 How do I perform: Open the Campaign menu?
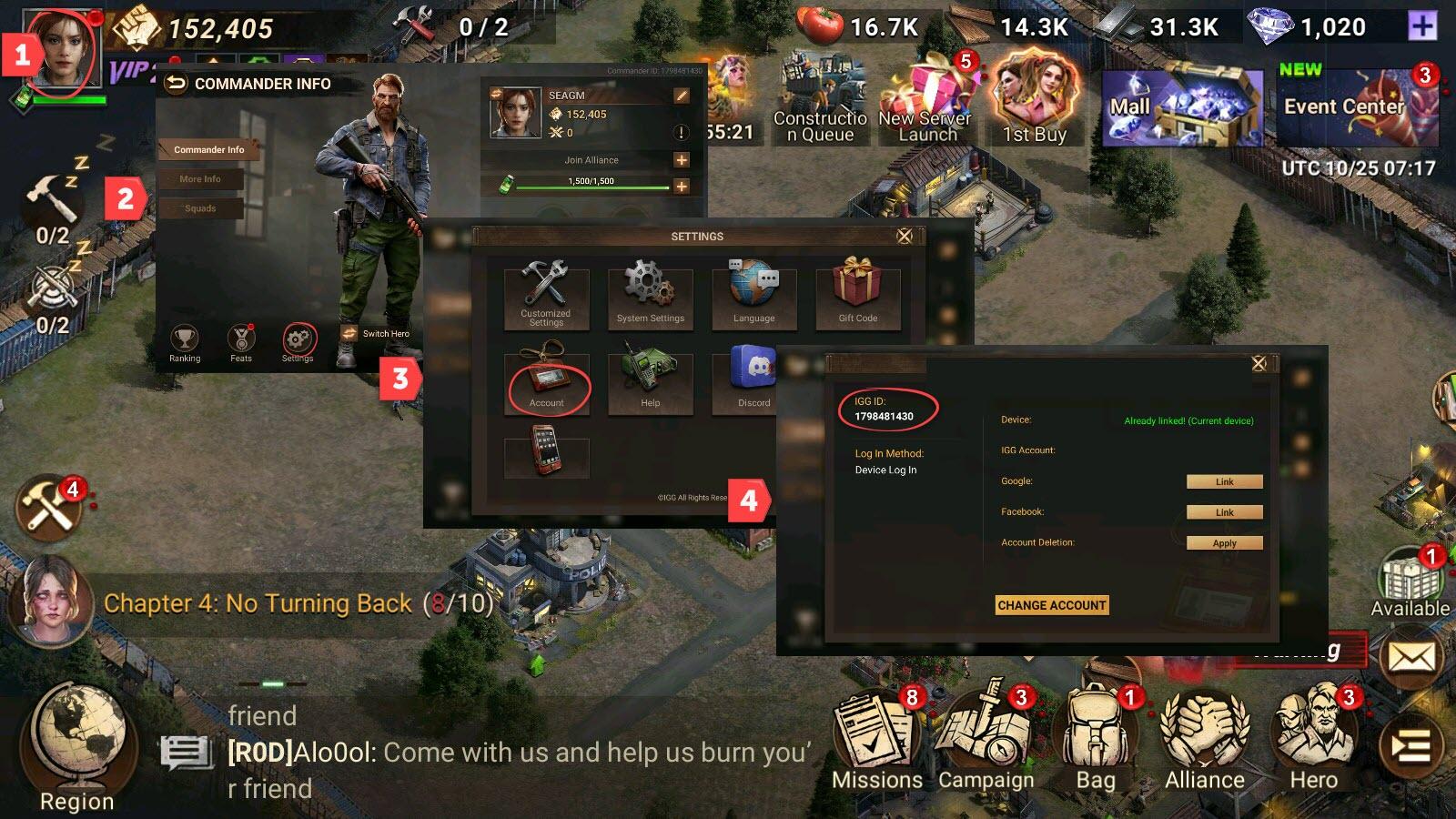point(986,739)
